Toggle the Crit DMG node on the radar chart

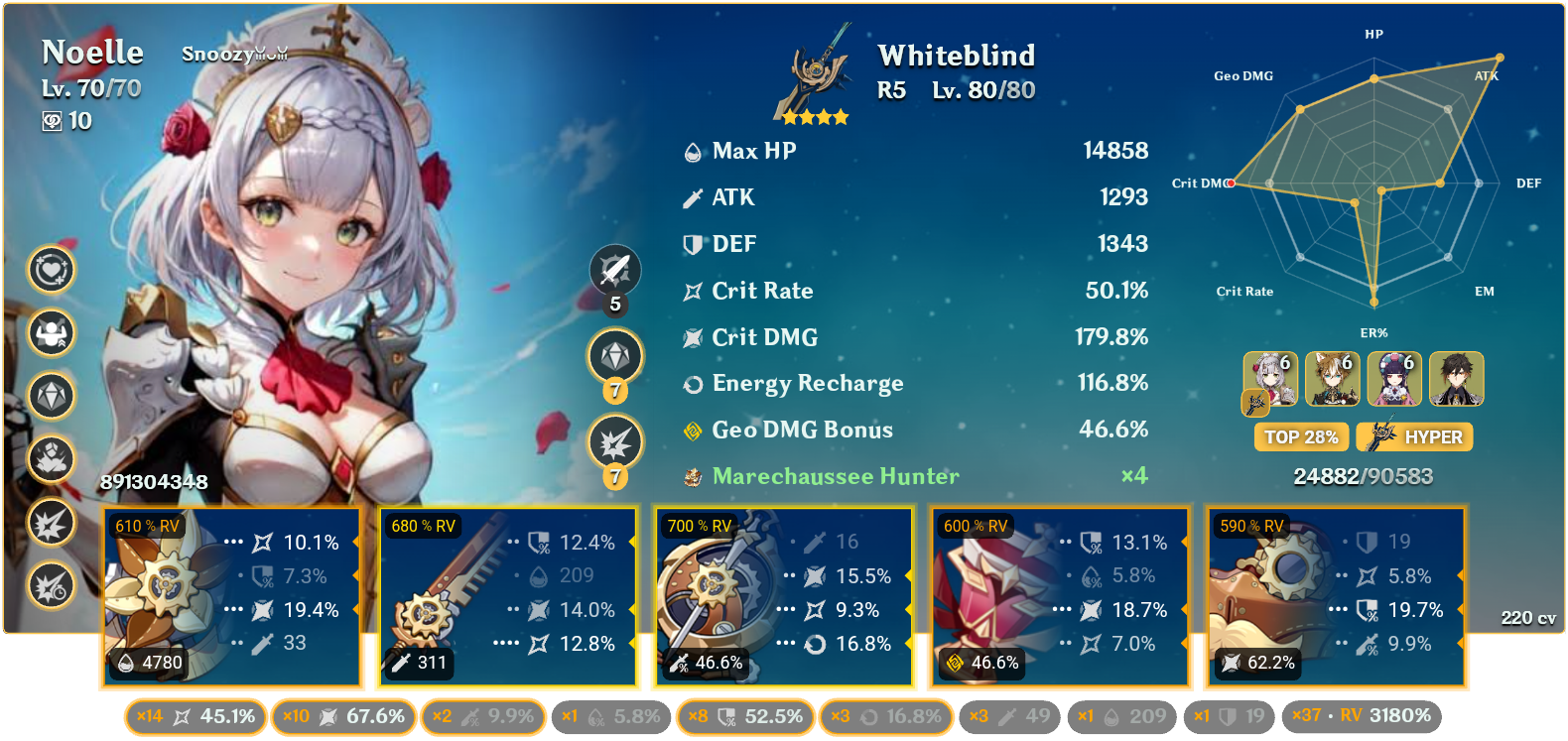[x=1231, y=183]
